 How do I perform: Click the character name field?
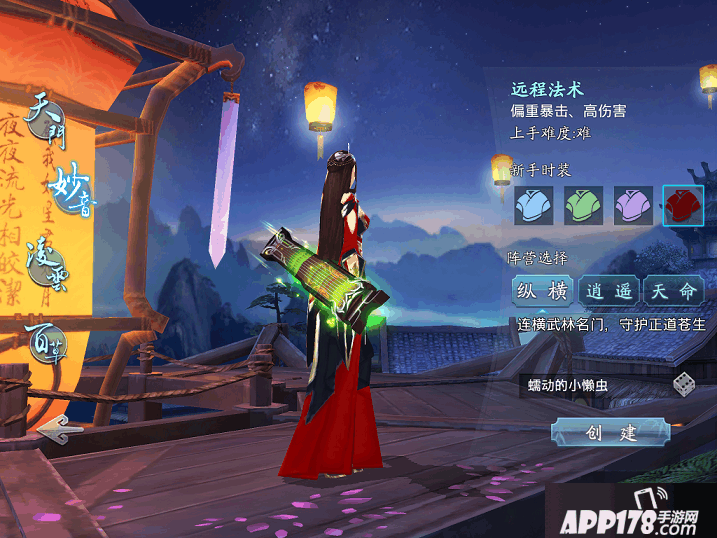pos(590,385)
